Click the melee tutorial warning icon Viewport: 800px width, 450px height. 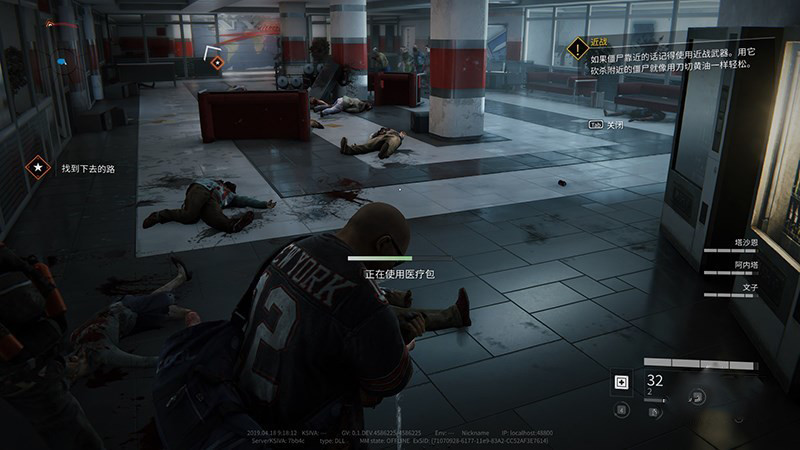point(577,47)
